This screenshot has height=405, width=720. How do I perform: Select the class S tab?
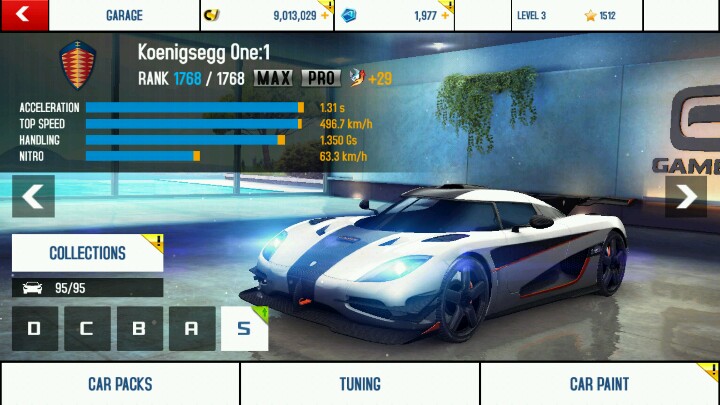point(243,328)
